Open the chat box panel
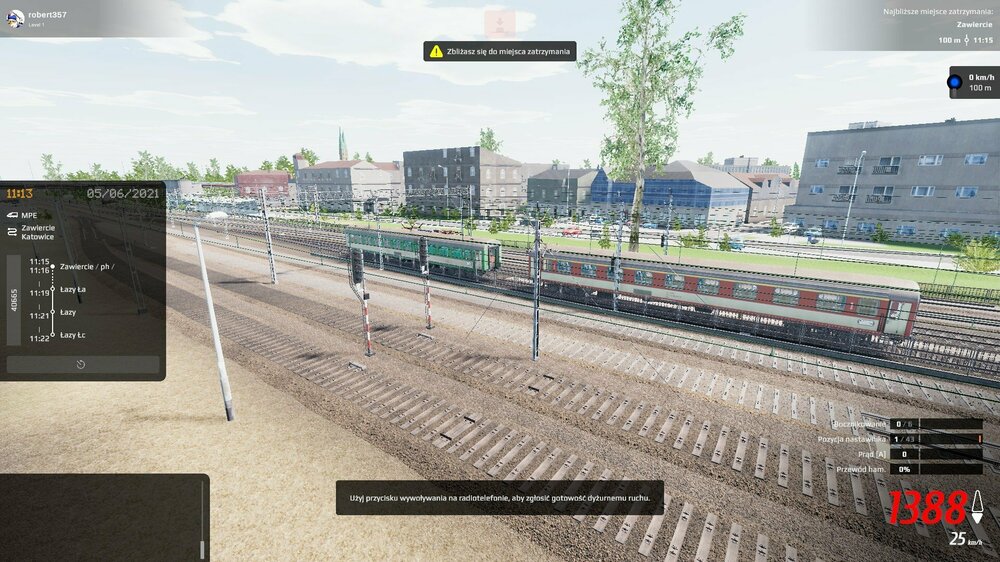 [x=102, y=517]
